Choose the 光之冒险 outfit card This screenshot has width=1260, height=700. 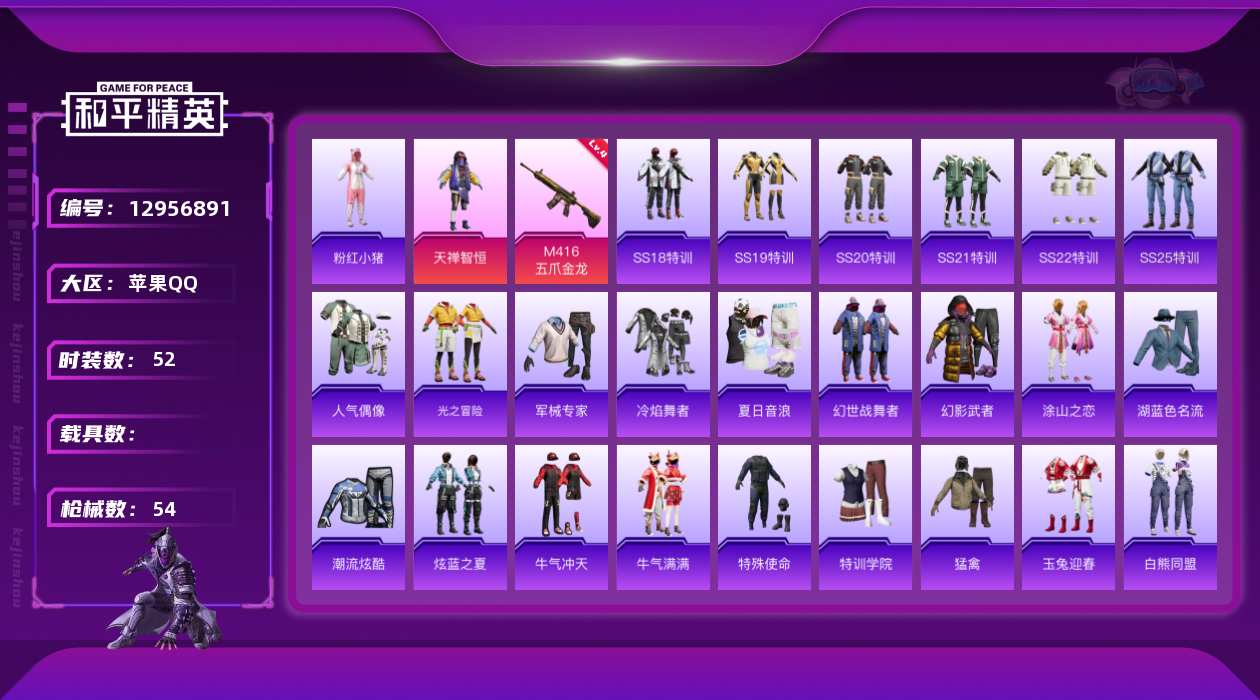[460, 364]
